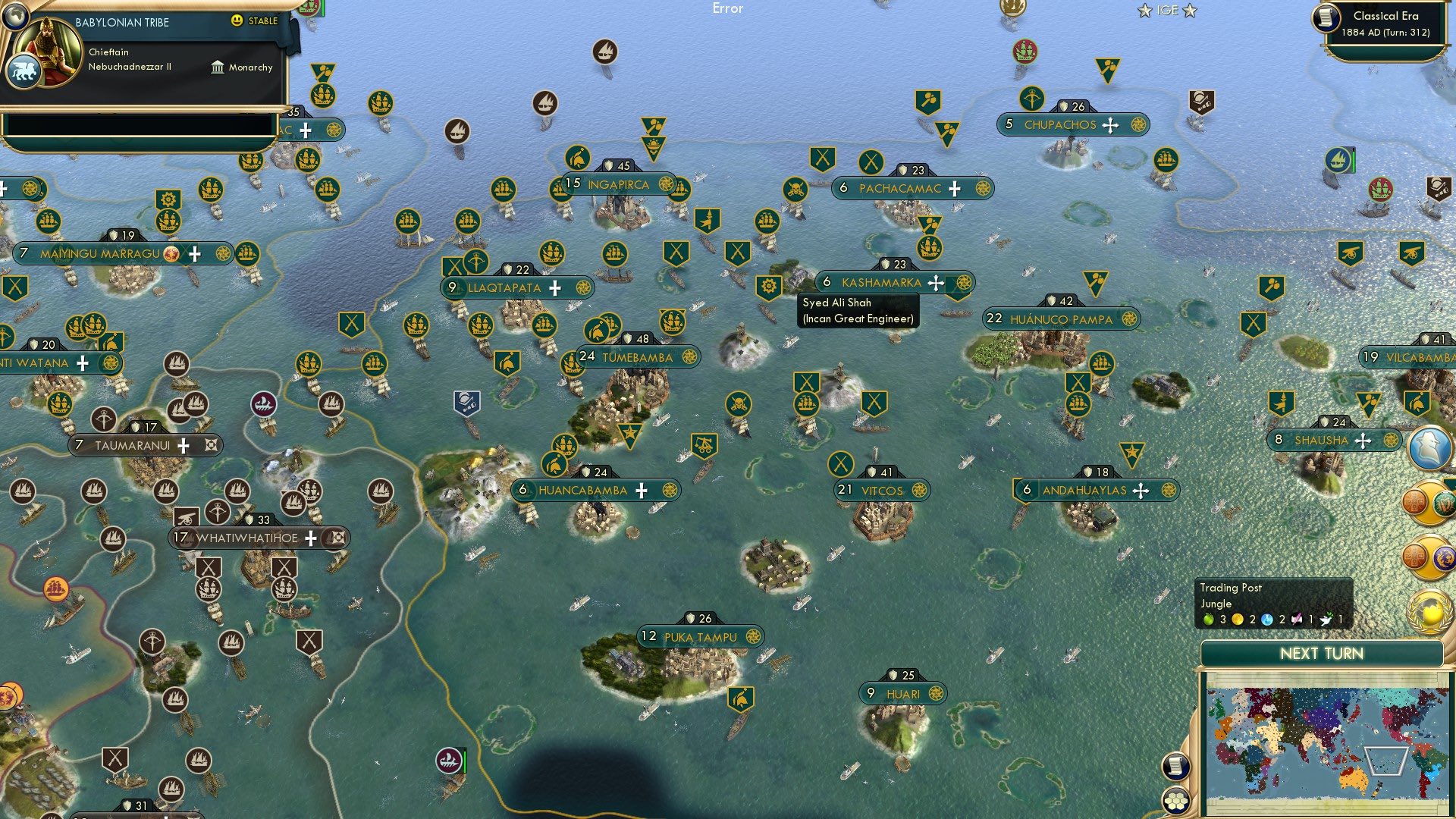Expand the Huancabamba city banner plus sign
The image size is (1456, 819).
642,490
